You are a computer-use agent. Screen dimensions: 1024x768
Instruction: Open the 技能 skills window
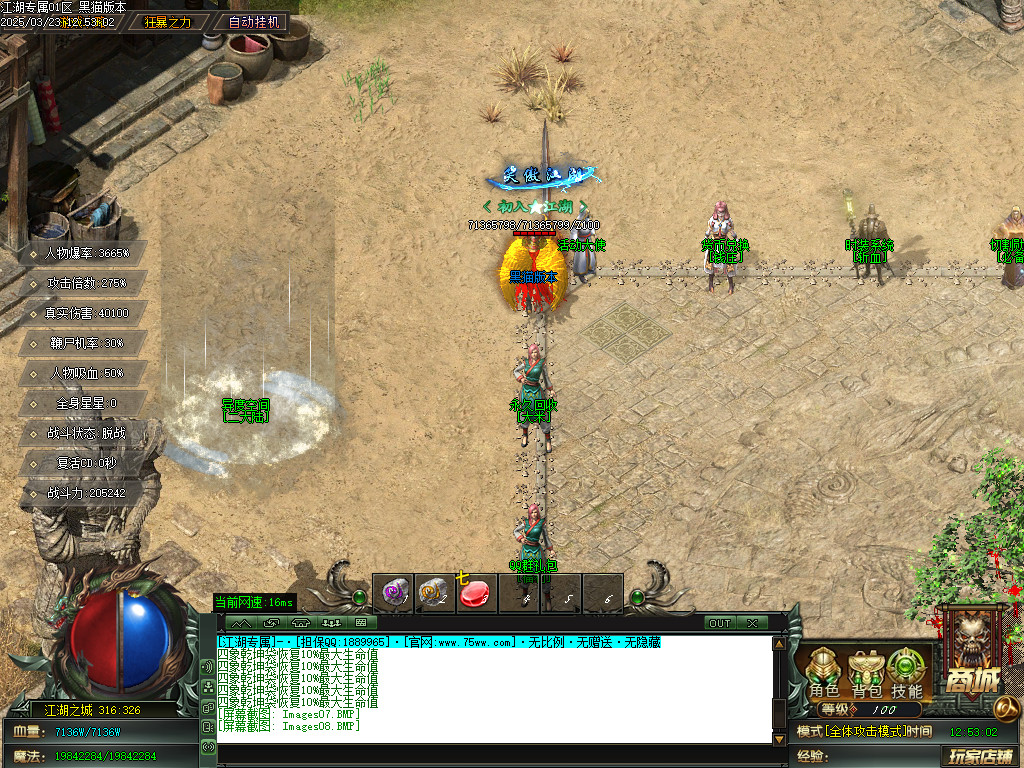[906, 673]
